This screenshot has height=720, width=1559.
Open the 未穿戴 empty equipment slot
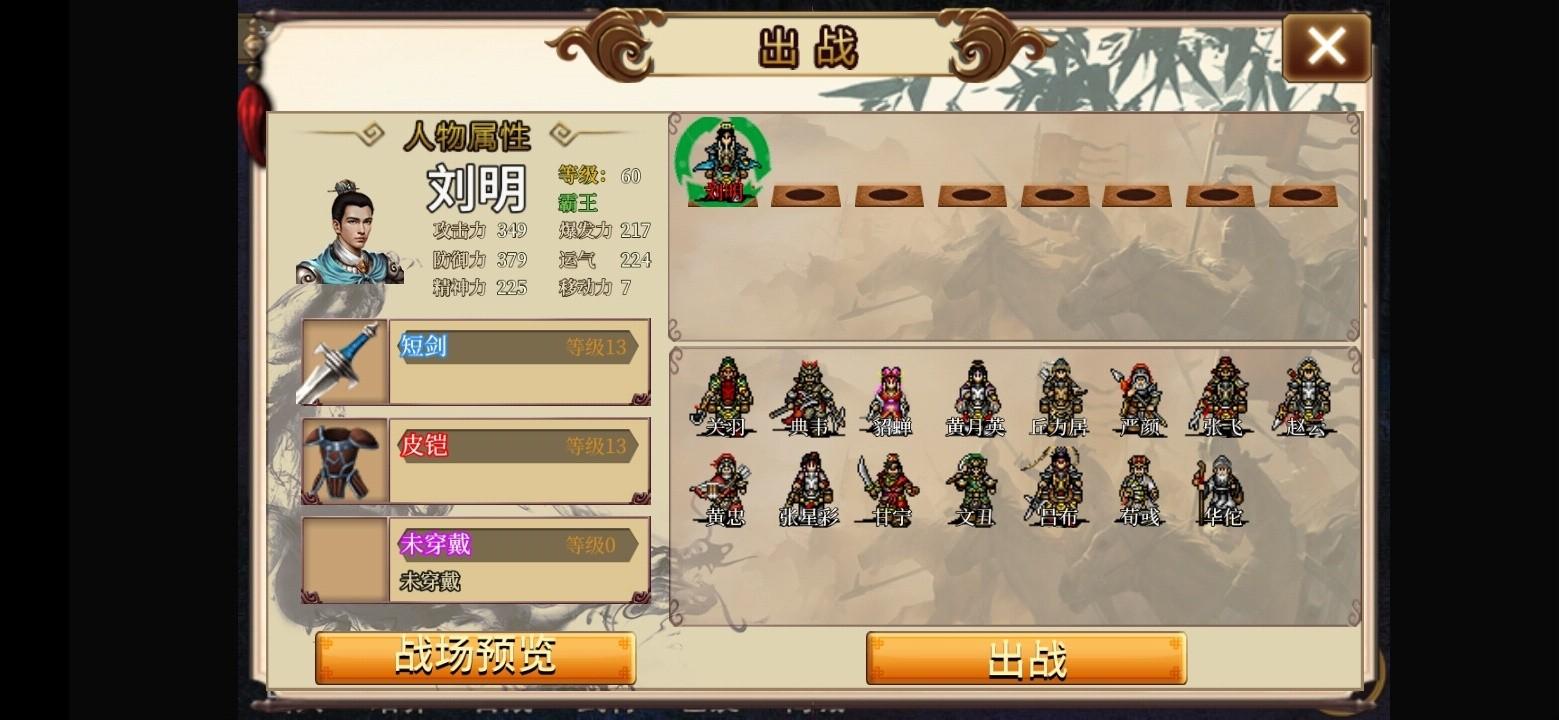click(343, 558)
